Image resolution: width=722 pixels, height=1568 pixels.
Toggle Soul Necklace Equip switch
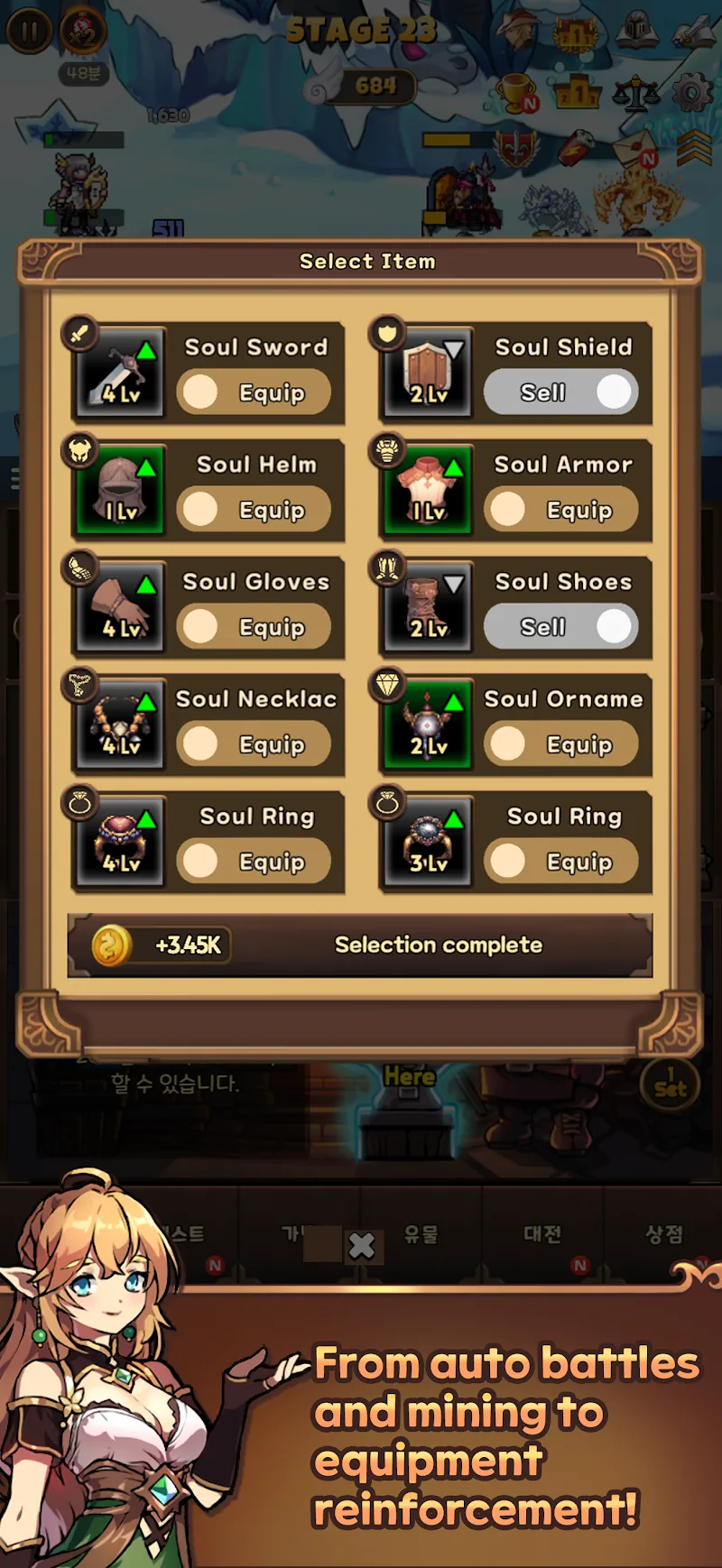click(254, 744)
